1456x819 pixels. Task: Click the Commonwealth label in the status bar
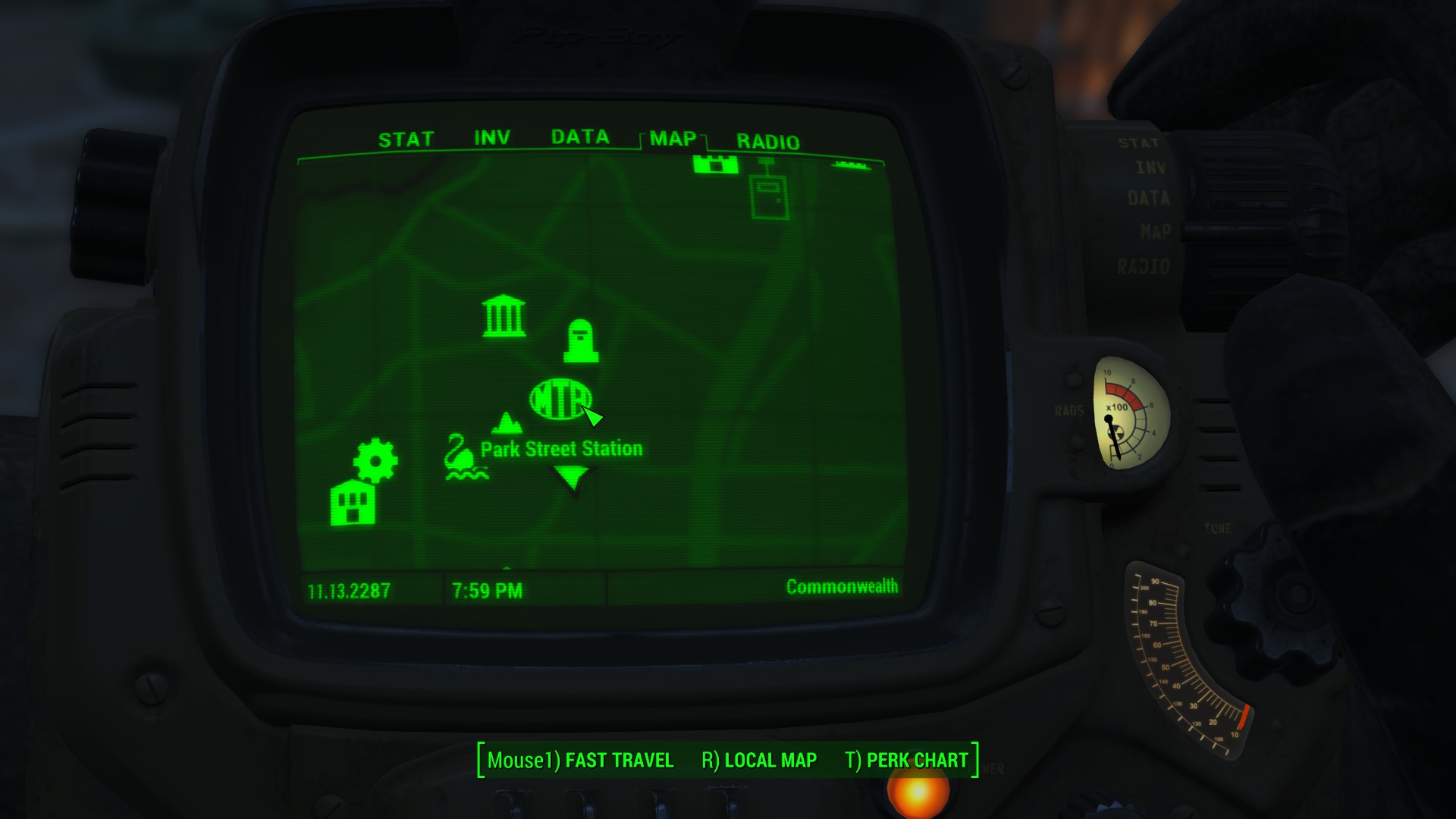coord(842,586)
